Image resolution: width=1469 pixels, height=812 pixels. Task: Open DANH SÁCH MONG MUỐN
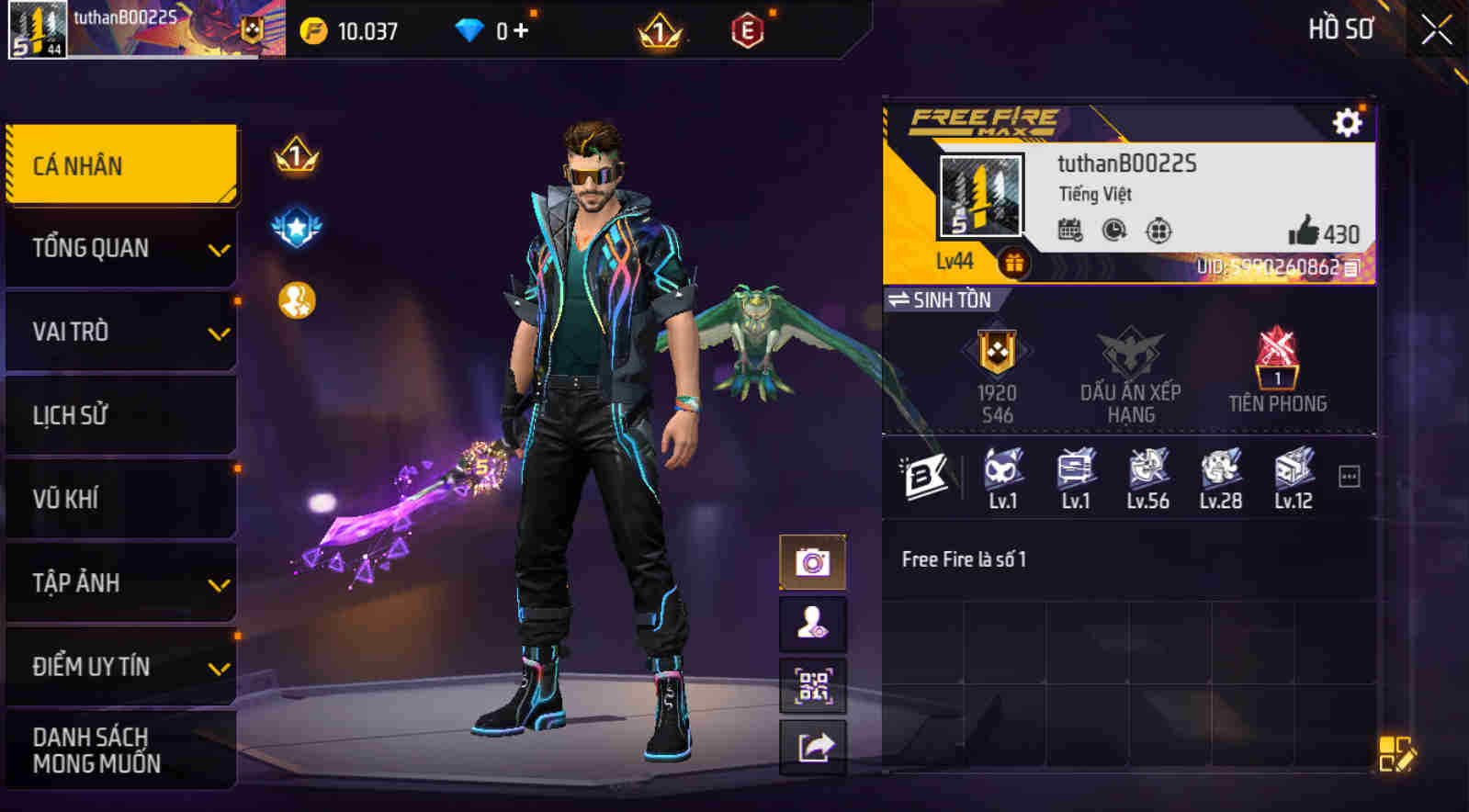tap(120, 749)
